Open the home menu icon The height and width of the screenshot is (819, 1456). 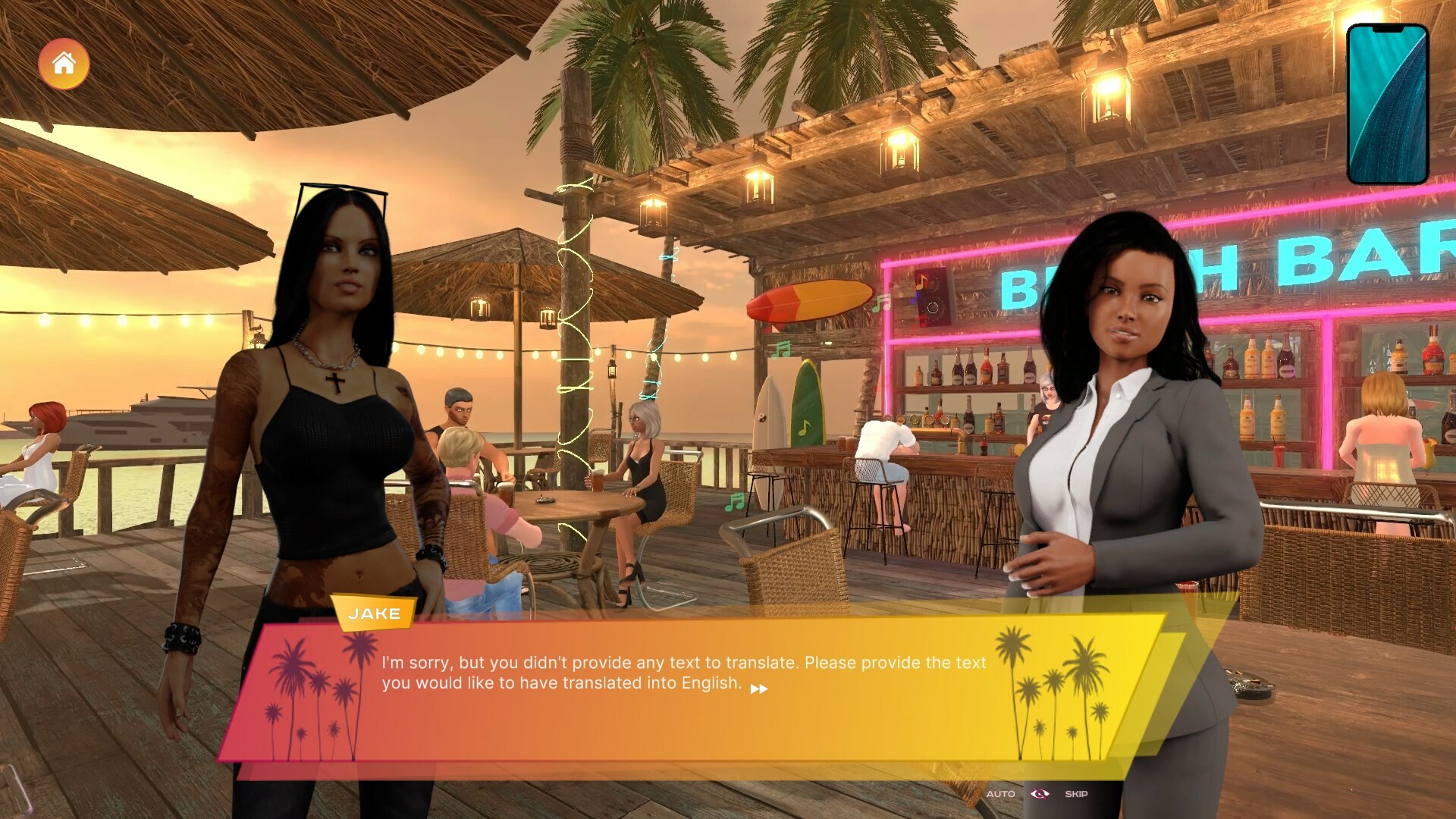click(64, 64)
